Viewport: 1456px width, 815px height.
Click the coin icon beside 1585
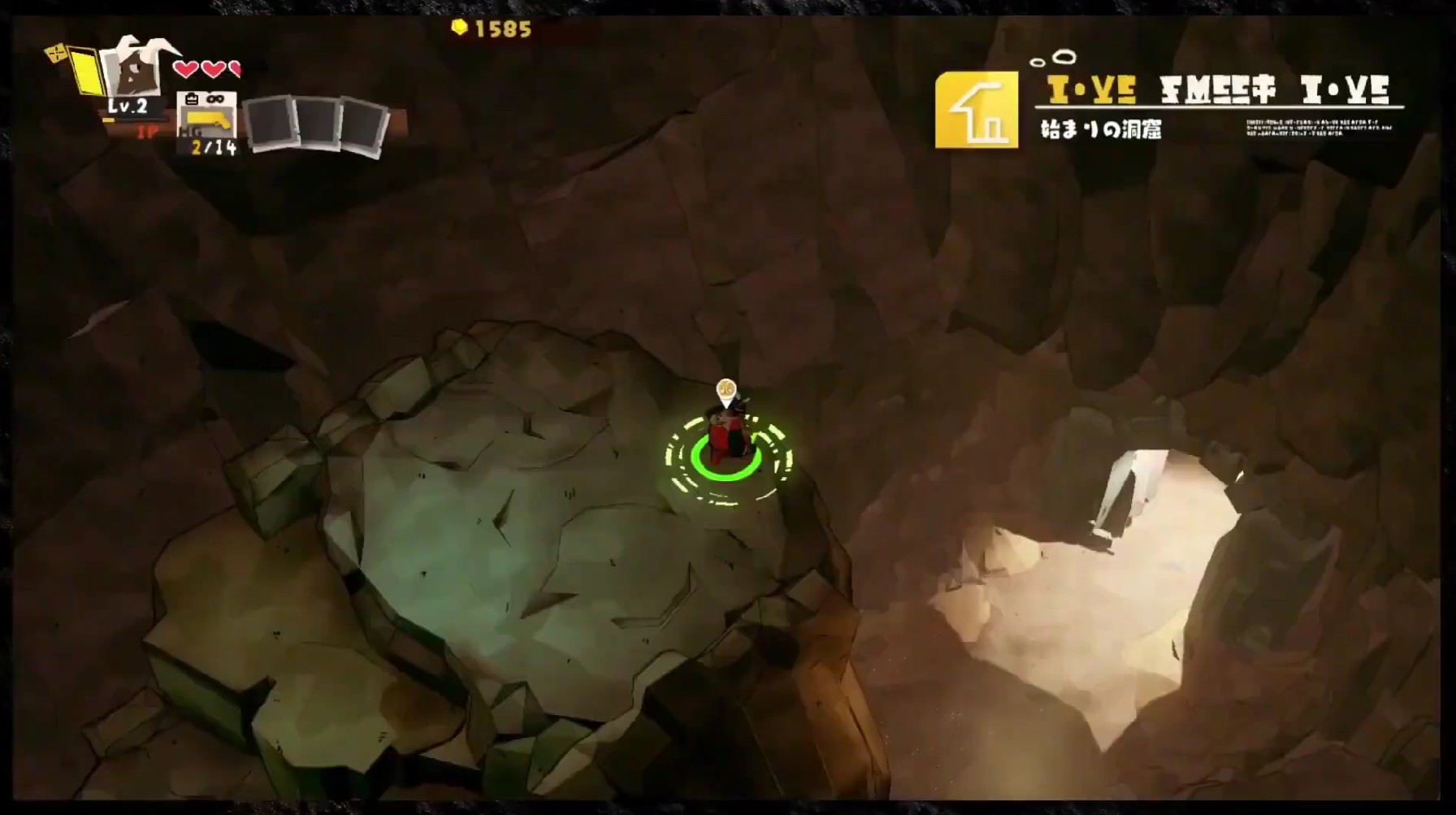click(x=459, y=27)
